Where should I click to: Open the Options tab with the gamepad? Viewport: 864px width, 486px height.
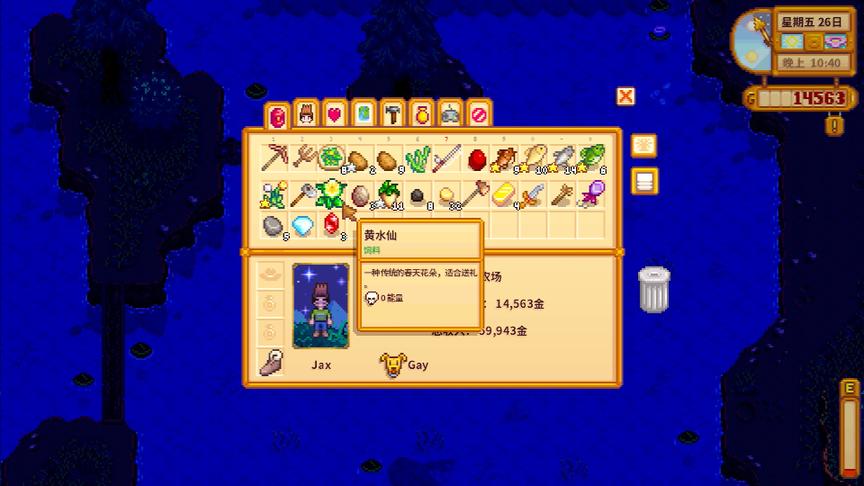pos(450,115)
